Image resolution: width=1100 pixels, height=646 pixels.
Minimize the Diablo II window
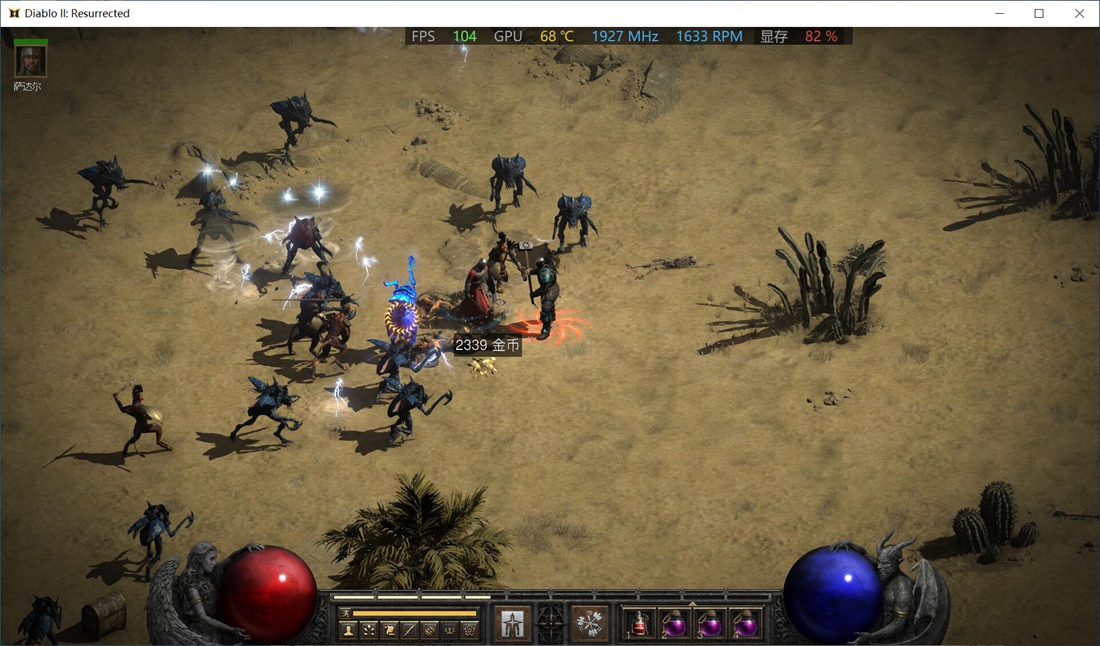[x=999, y=14]
